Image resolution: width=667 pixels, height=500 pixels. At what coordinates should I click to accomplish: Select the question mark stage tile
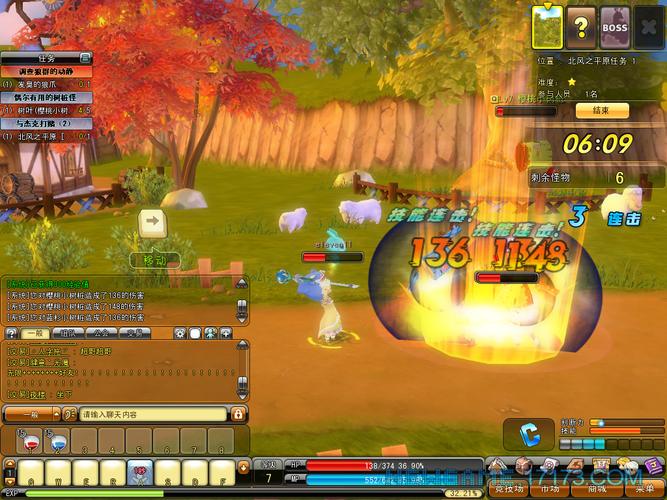pyautogui.click(x=580, y=27)
